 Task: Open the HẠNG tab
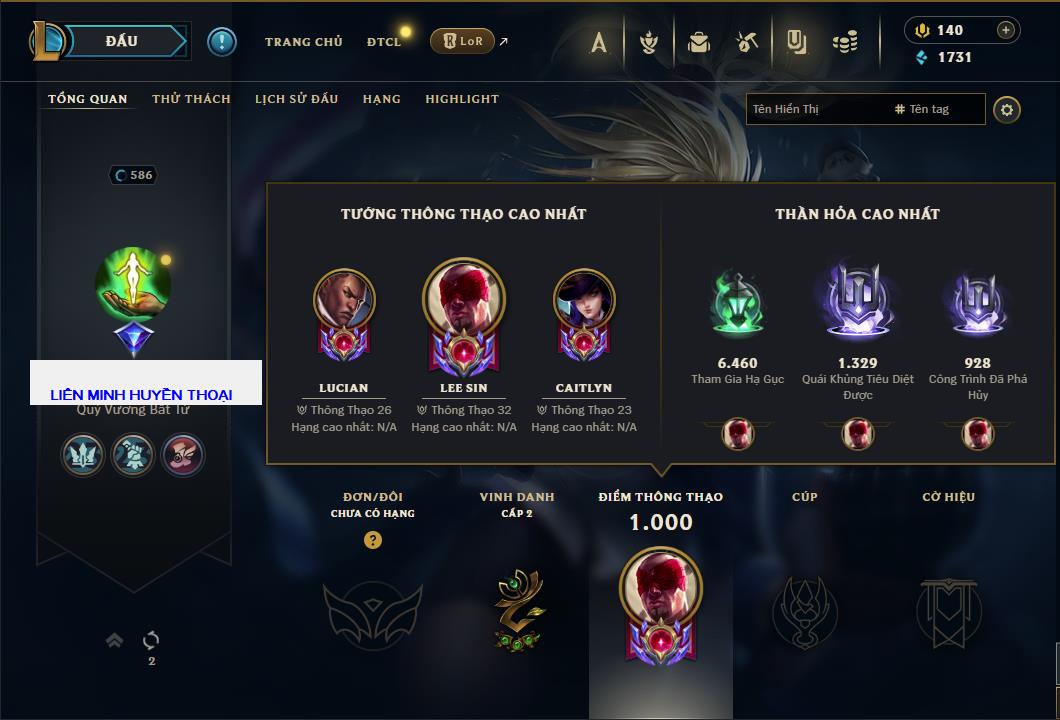[x=382, y=99]
